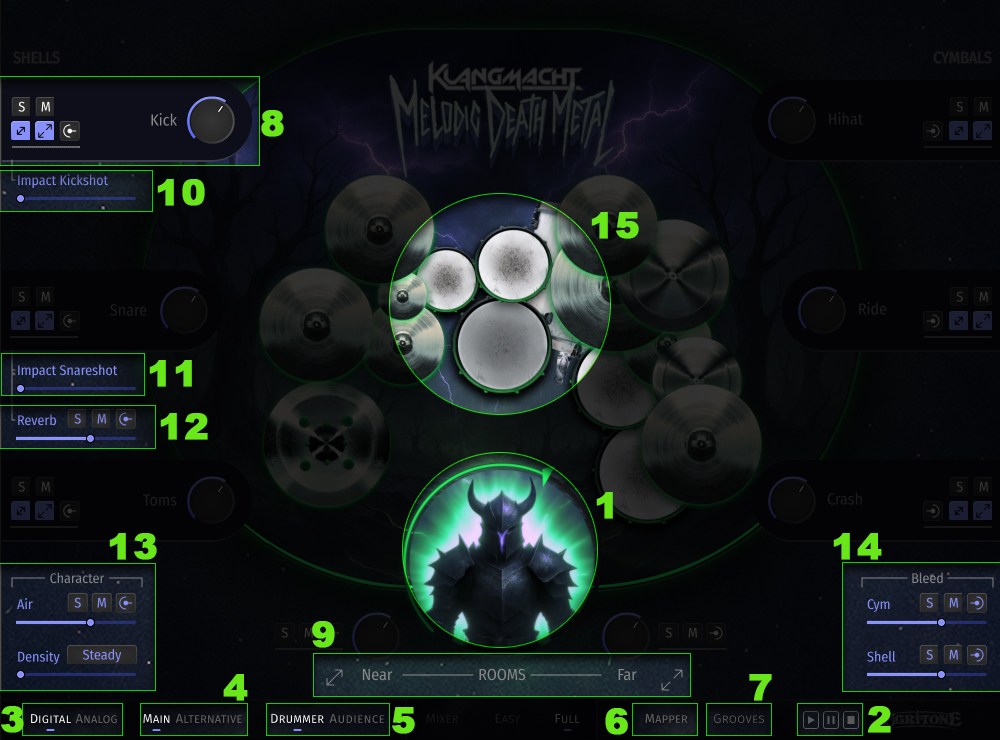Viewport: 1000px width, 740px height.
Task: Click the Air slider in Character
Action: (x=76, y=622)
